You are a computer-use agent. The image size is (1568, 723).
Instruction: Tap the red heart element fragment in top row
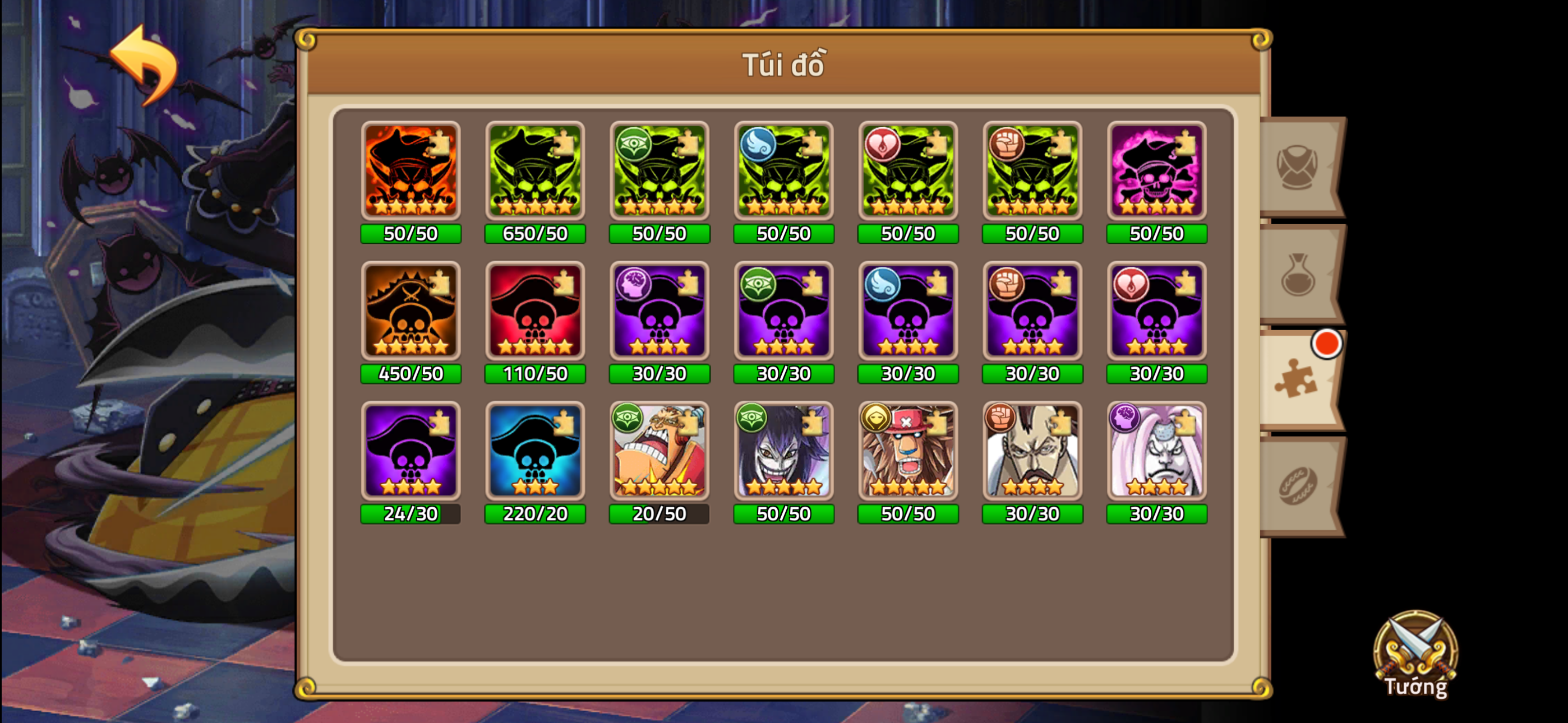click(908, 172)
